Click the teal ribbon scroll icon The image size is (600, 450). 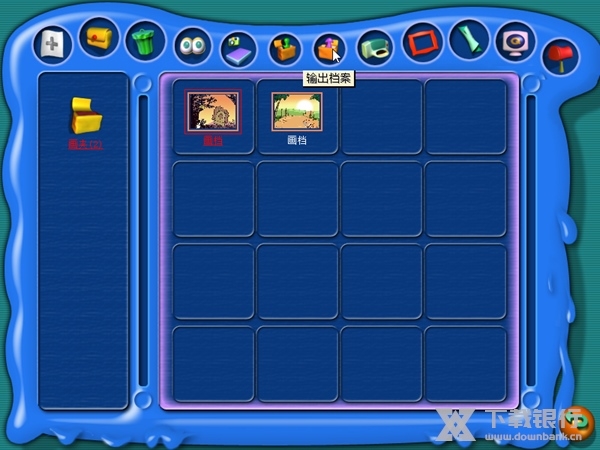[x=467, y=40]
